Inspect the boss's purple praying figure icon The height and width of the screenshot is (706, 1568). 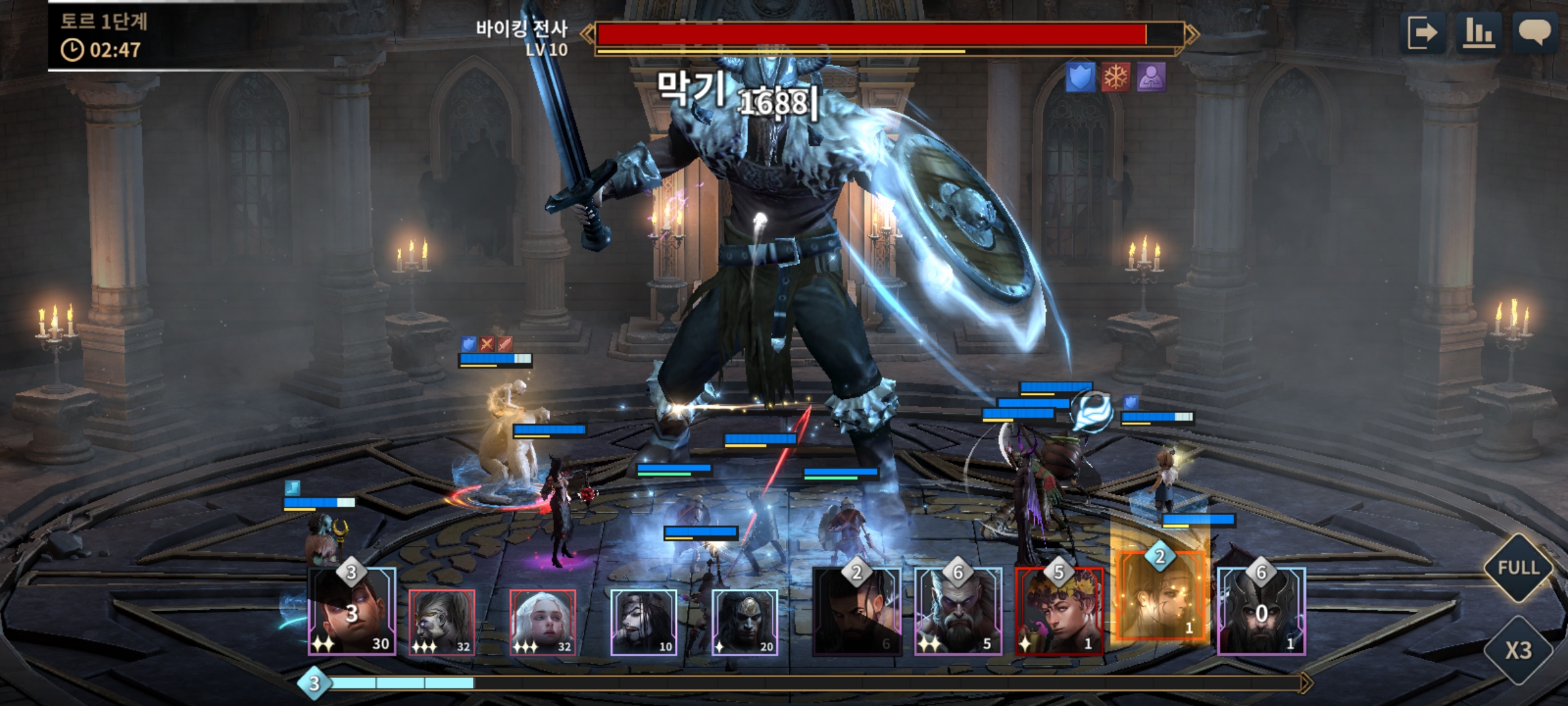(x=1151, y=78)
